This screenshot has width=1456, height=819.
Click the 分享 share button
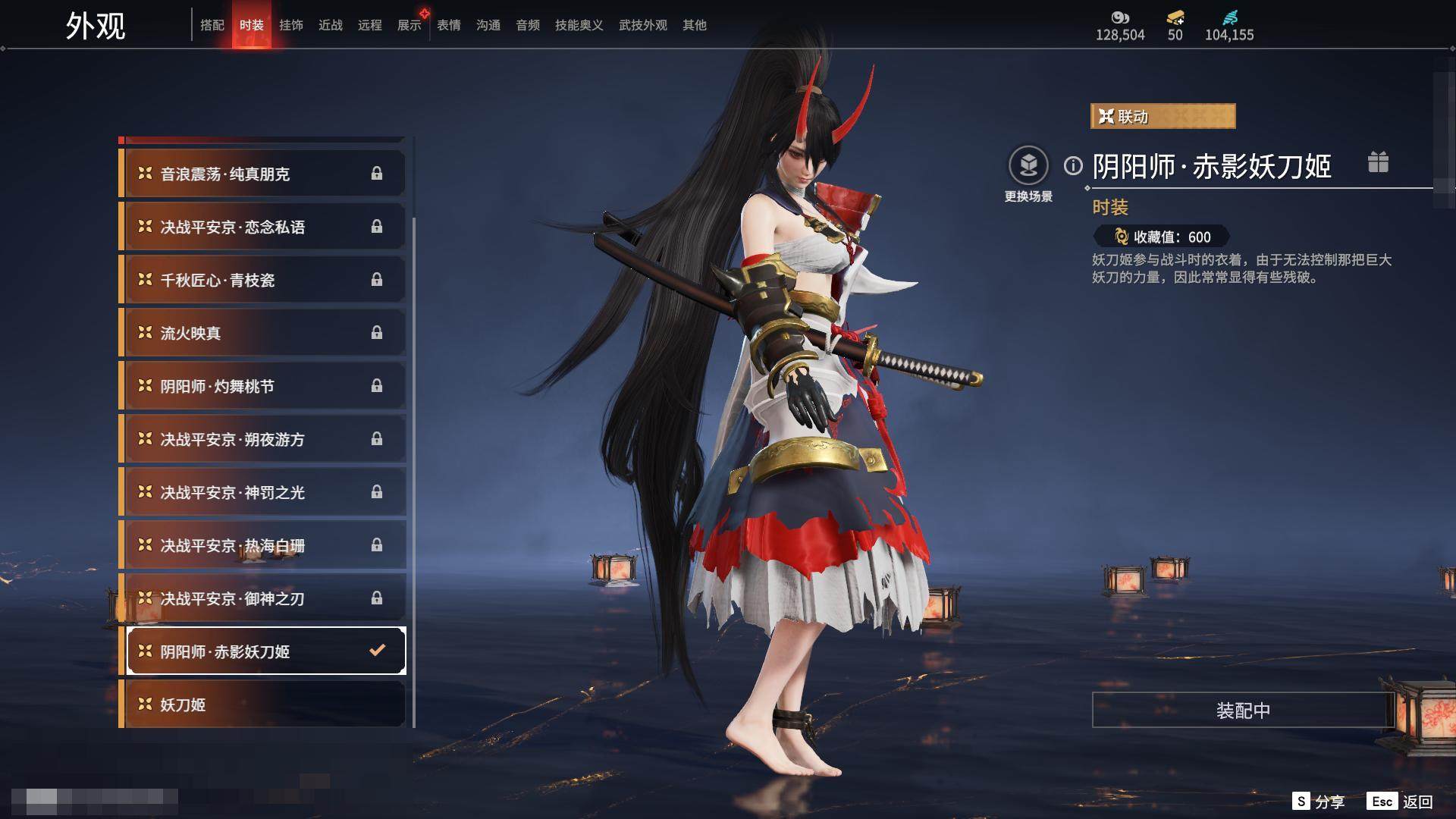(1319, 802)
